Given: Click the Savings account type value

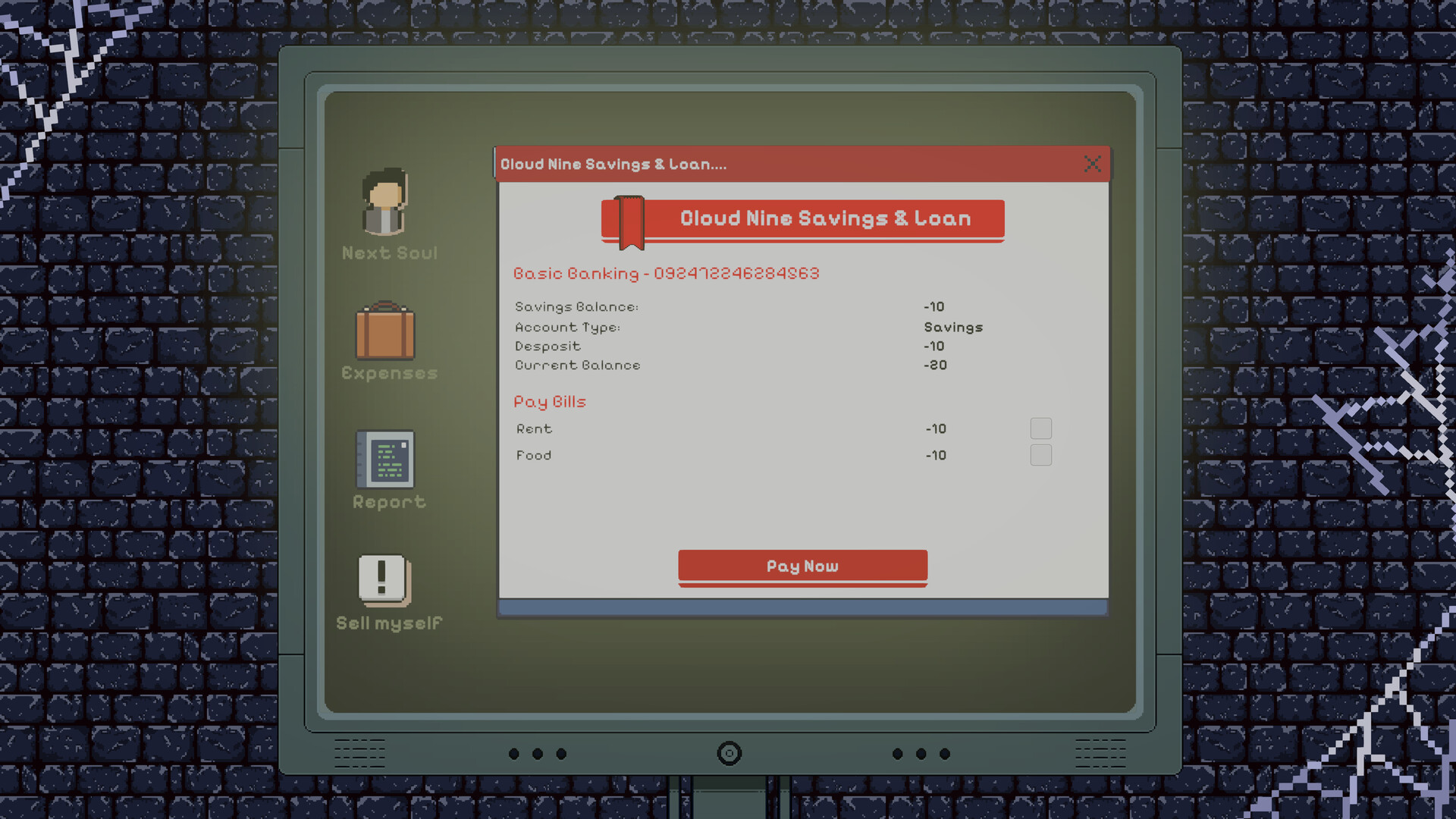Looking at the screenshot, I should pyautogui.click(x=952, y=327).
